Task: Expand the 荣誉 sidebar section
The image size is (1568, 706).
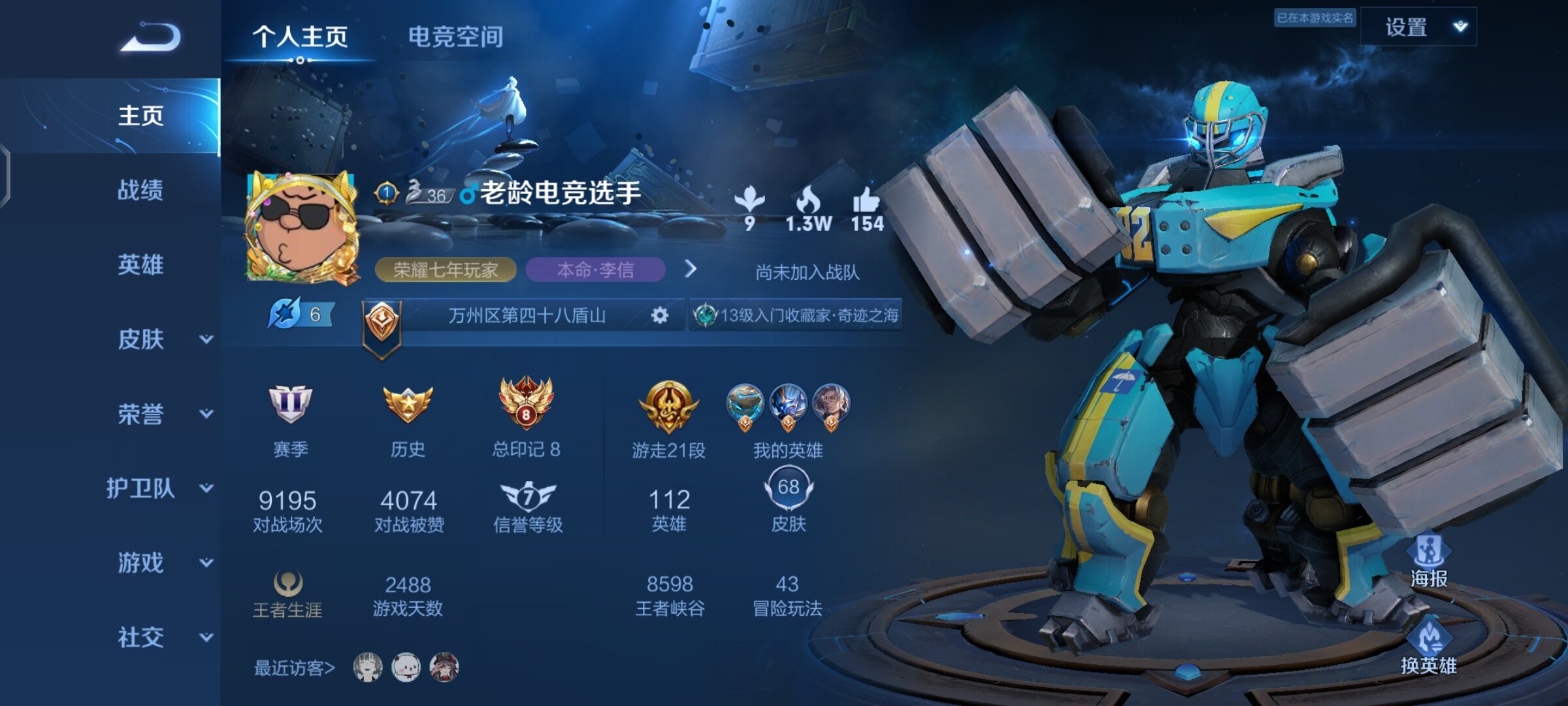Action: coord(163,414)
